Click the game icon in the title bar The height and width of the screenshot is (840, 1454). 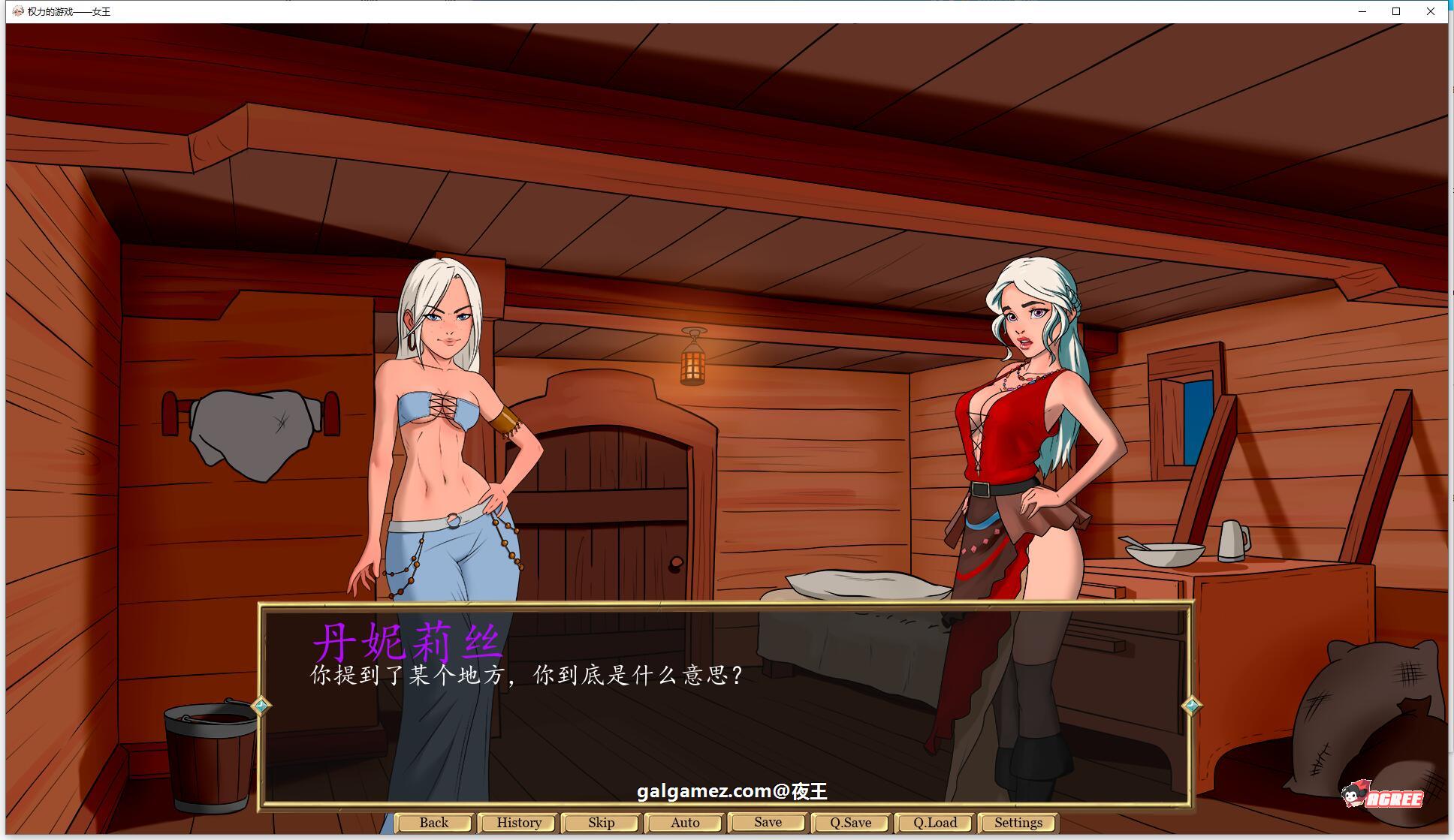click(x=19, y=11)
